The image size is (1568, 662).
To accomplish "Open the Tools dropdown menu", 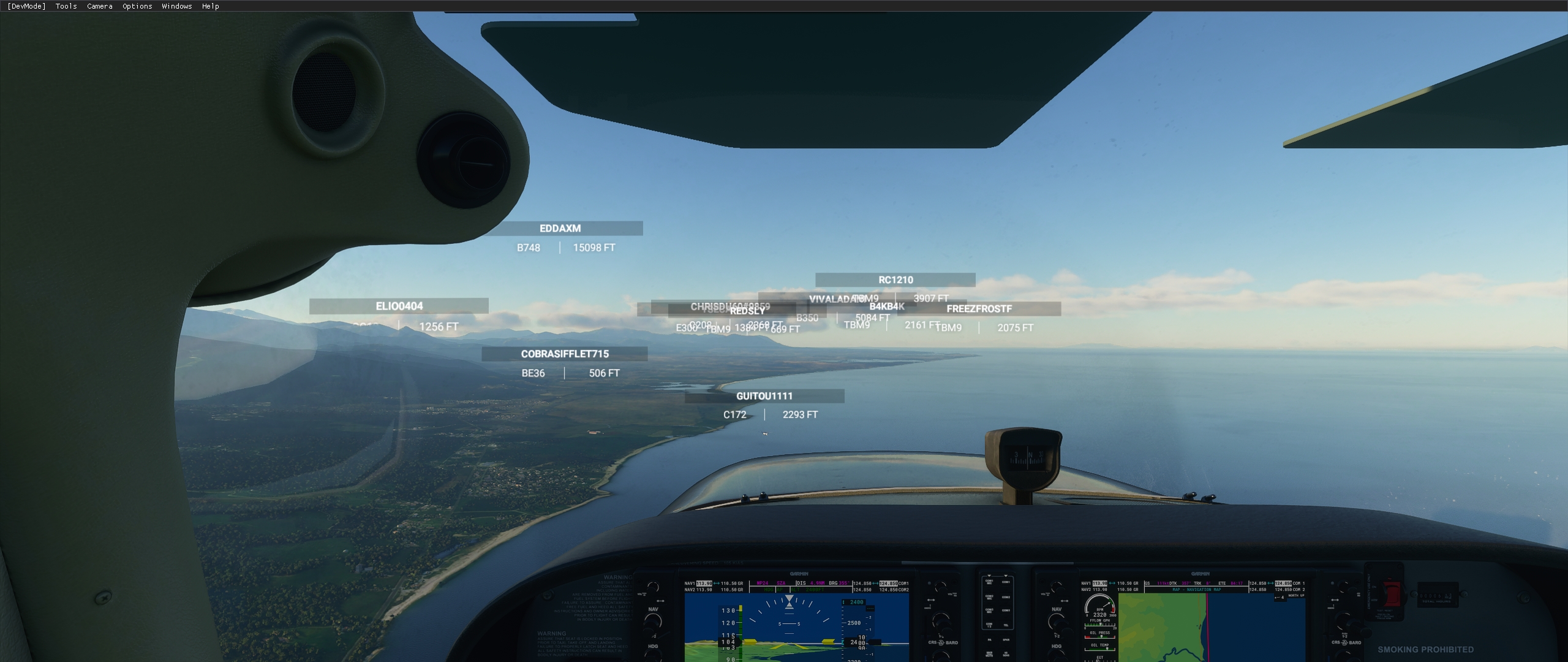I will pos(65,6).
